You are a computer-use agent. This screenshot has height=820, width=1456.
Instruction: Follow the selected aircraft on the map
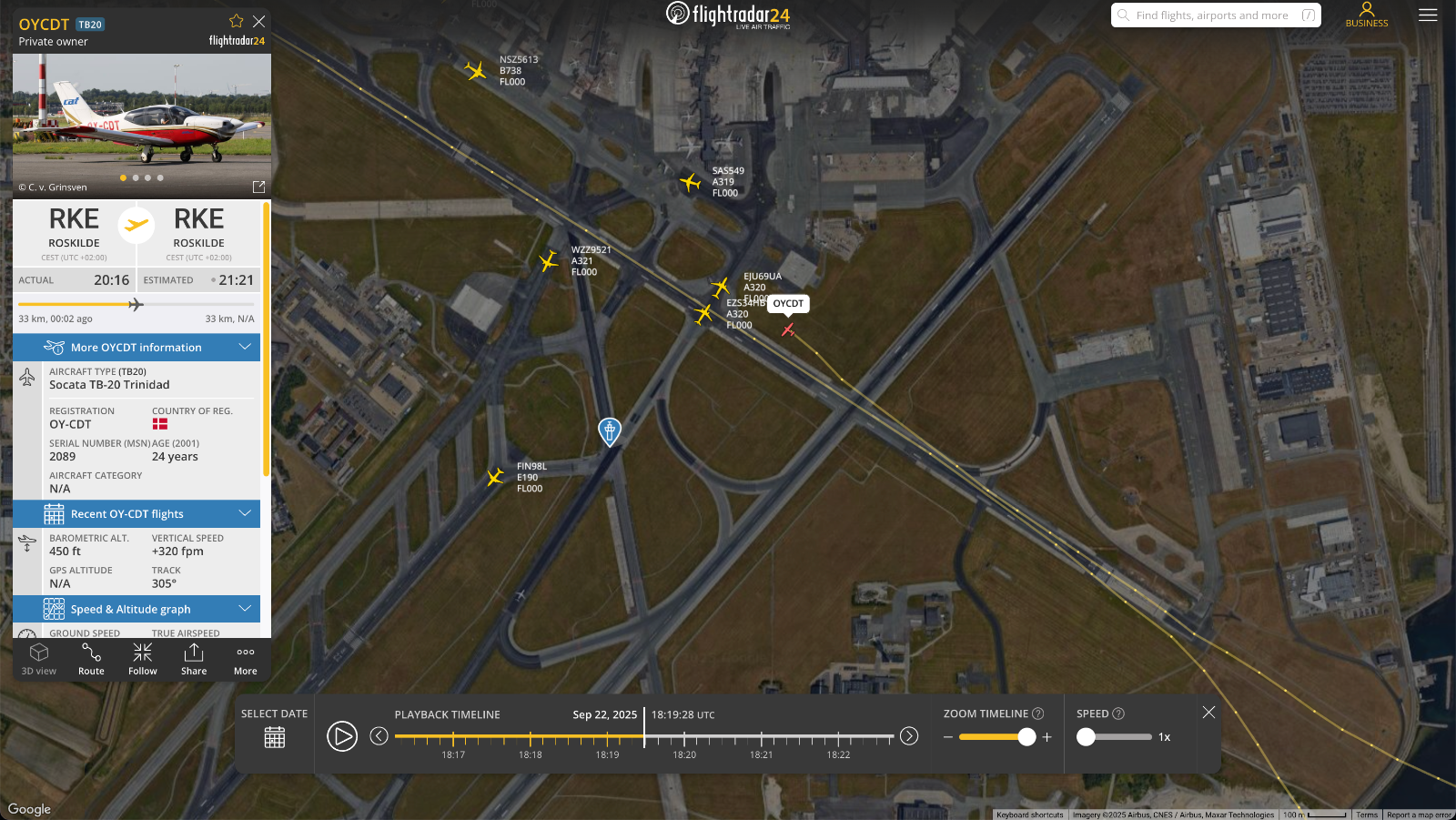point(142,657)
